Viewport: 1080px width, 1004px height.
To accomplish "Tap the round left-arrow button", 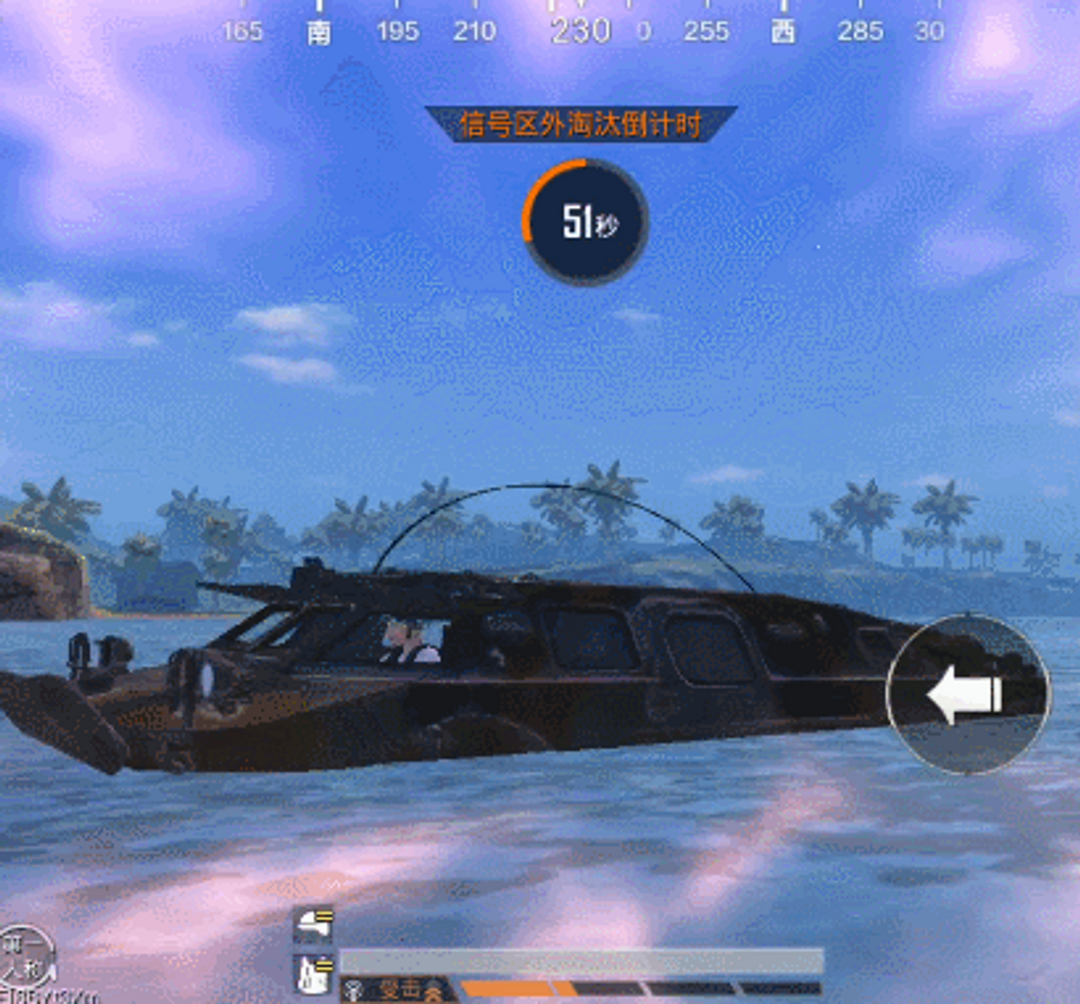I will click(x=967, y=693).
